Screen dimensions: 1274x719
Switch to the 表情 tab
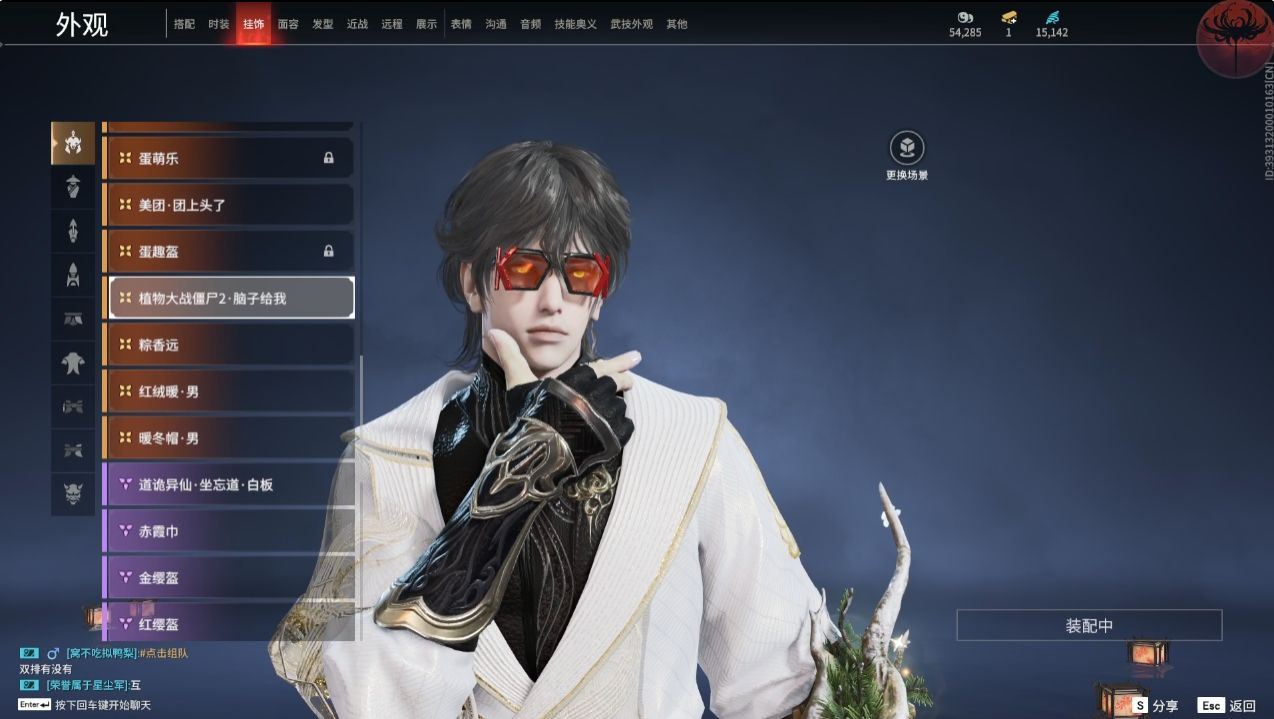click(x=461, y=24)
